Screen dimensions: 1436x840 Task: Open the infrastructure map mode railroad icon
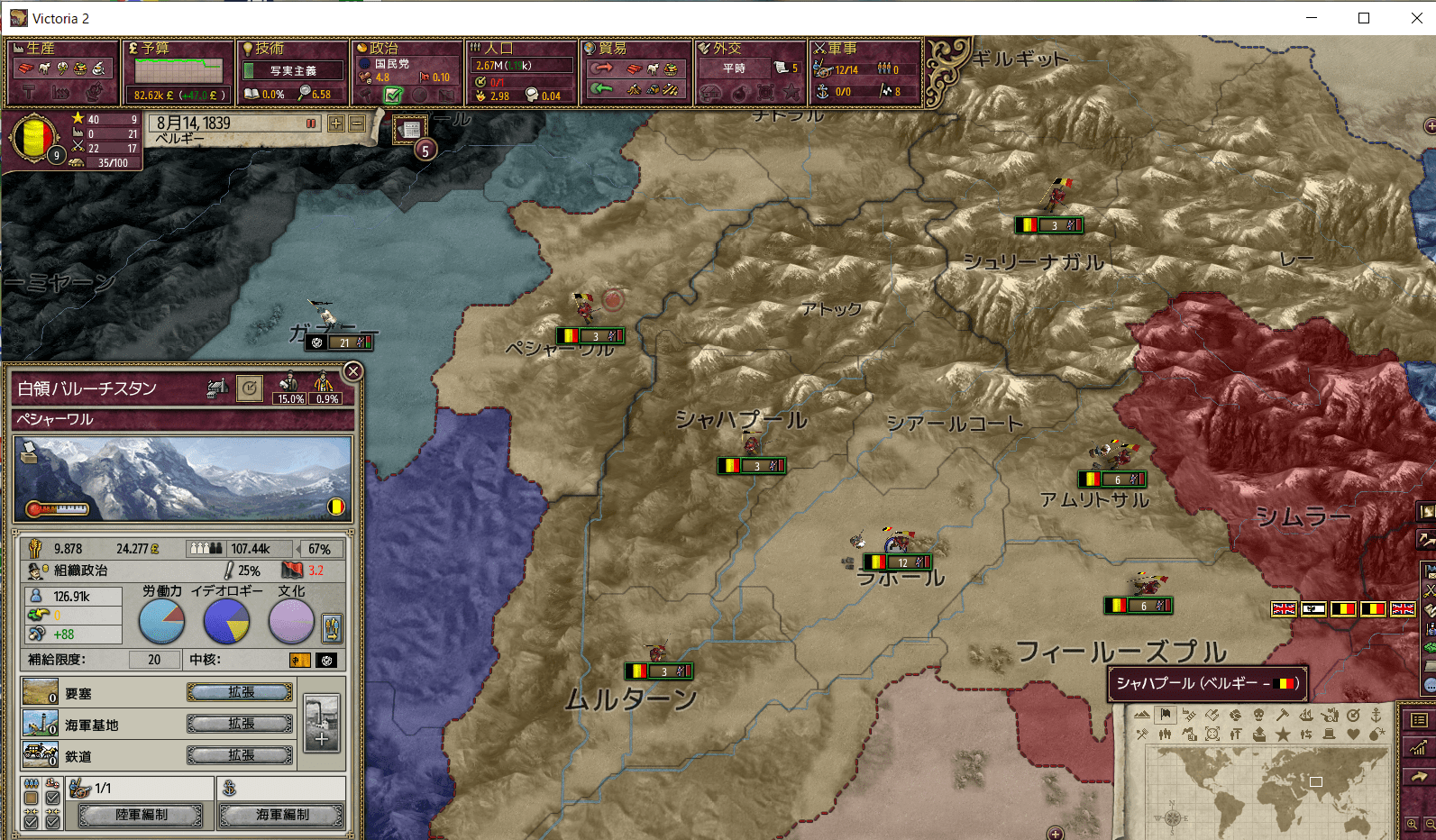[x=1189, y=716]
